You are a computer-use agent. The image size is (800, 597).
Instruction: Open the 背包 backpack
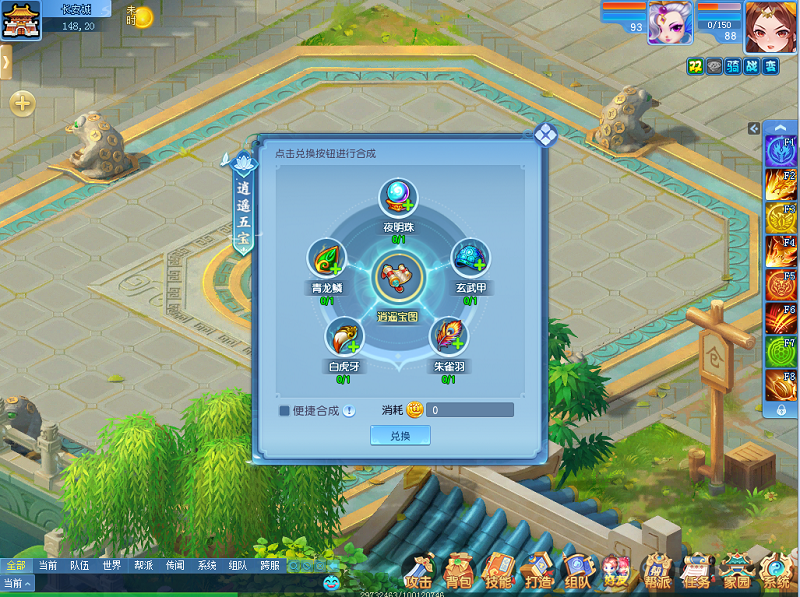click(x=459, y=571)
